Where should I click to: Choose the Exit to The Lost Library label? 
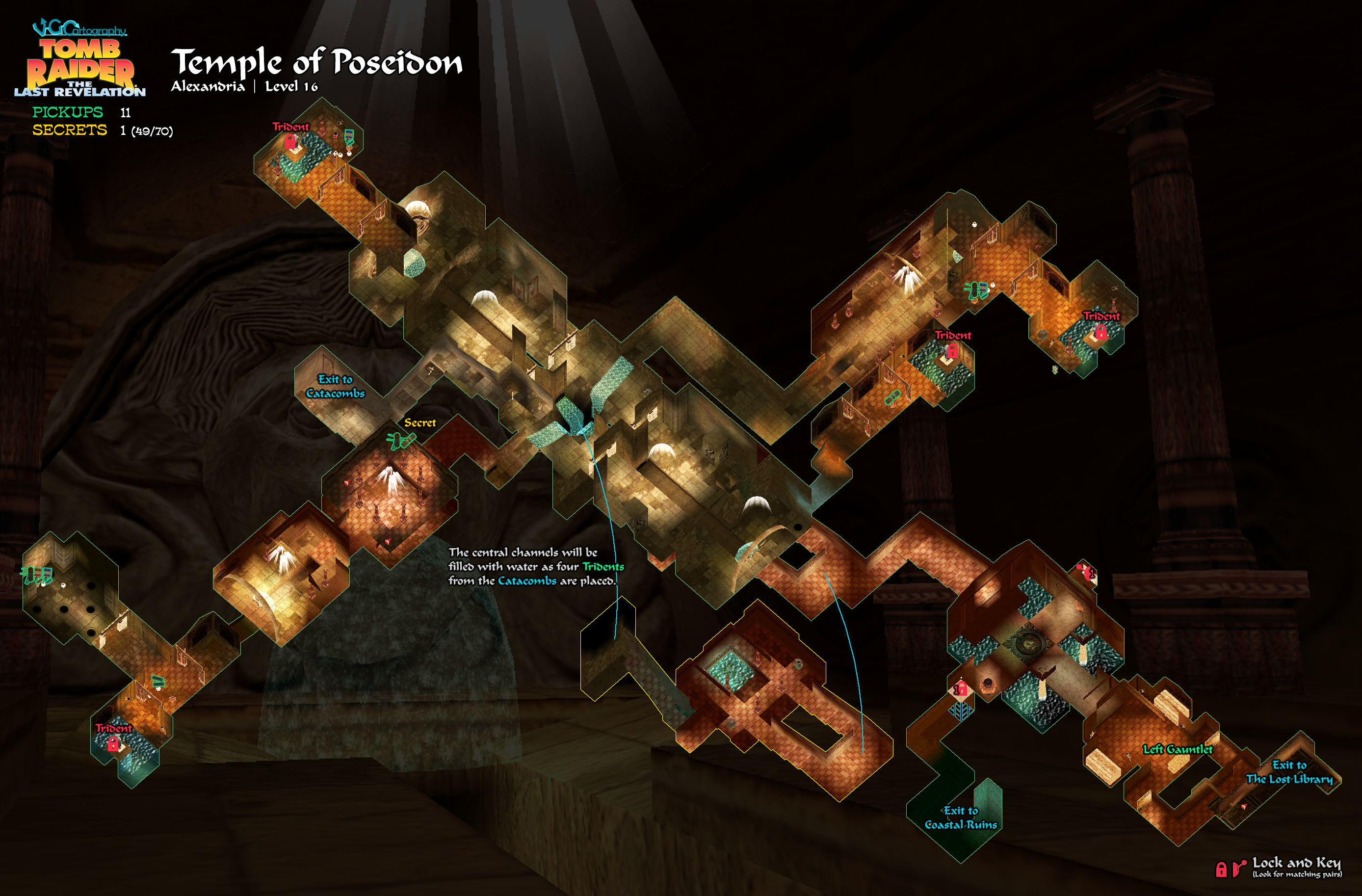click(x=1289, y=772)
